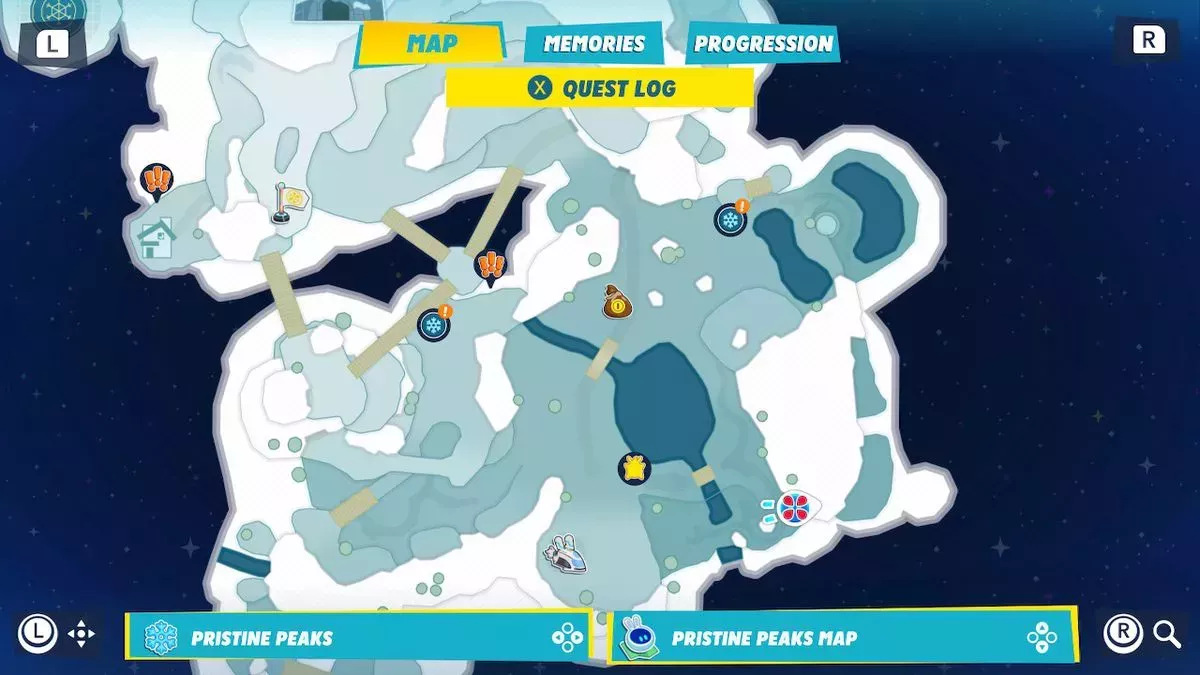Select the footprints marker above the house icon
Image resolution: width=1200 pixels, height=675 pixels.
tap(156, 180)
